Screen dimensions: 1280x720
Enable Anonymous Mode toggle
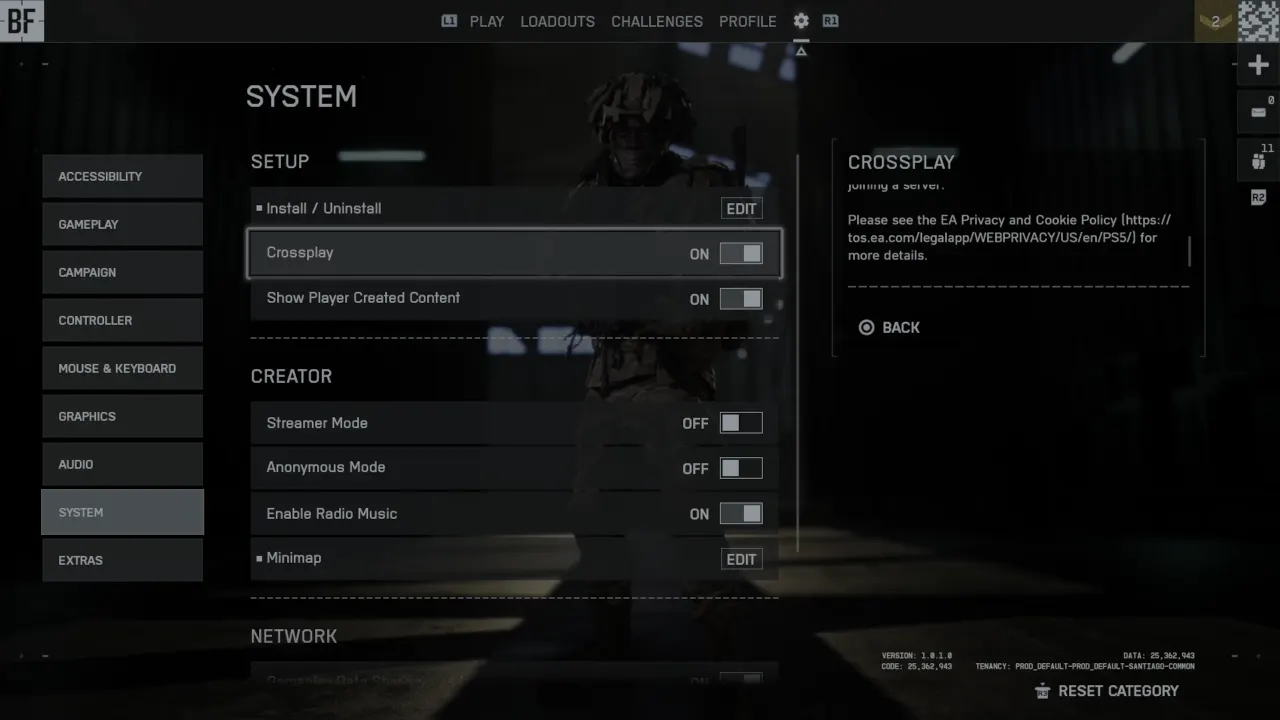click(x=741, y=468)
